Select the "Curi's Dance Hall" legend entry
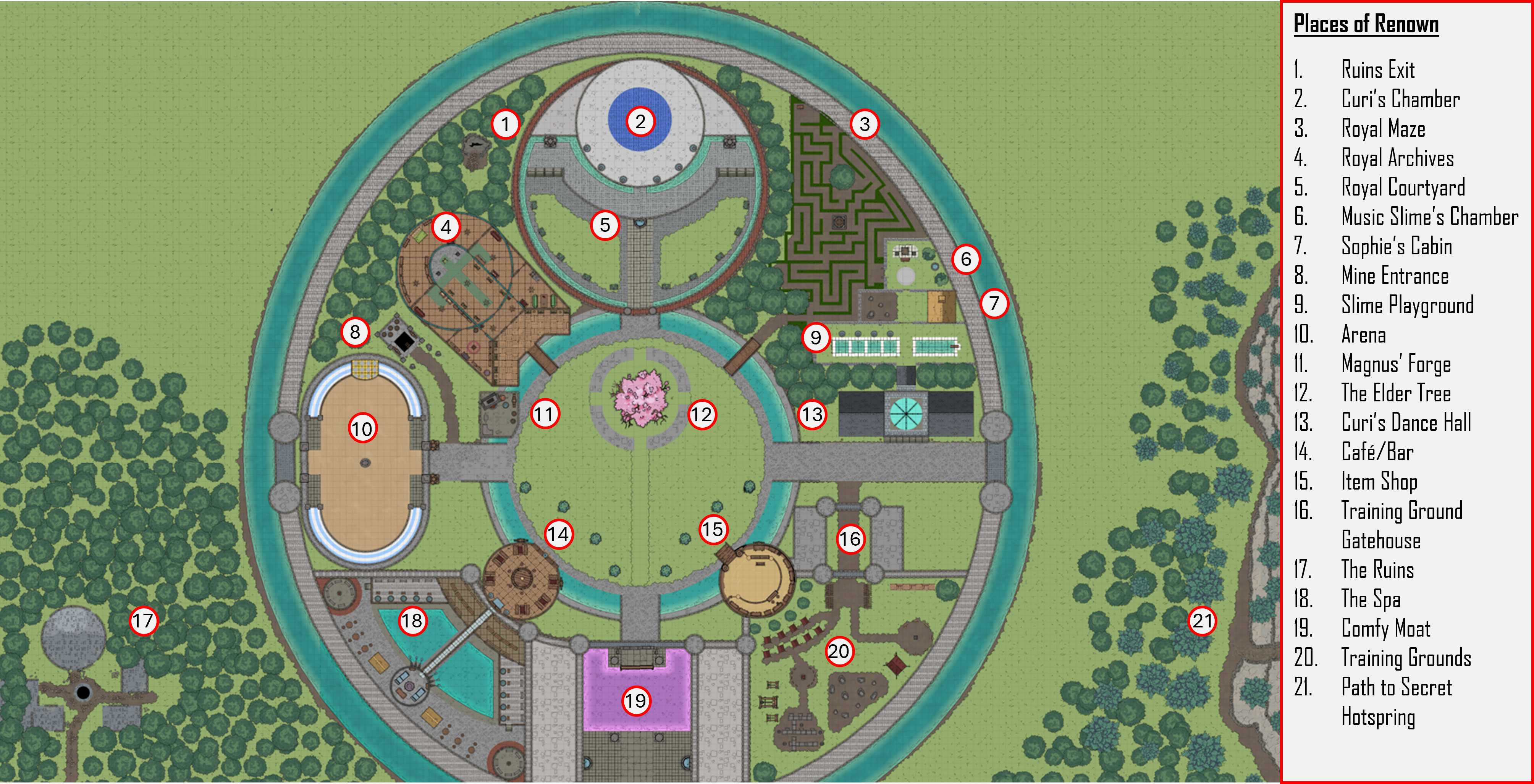Viewport: 1534px width, 784px height. tap(1405, 423)
